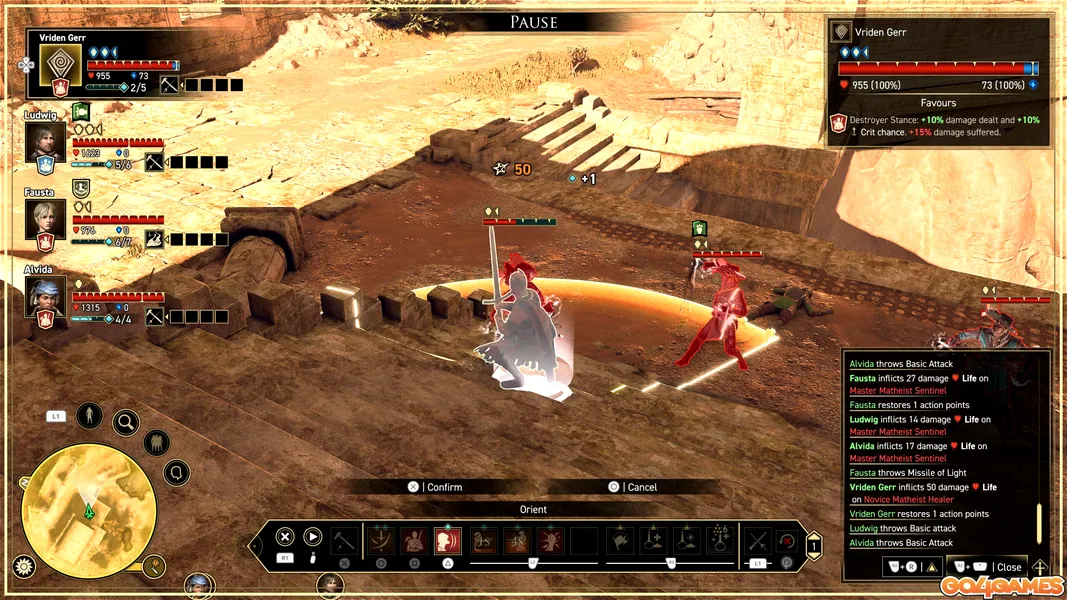
Task: Select the single character figure icon
Action: [x=89, y=414]
